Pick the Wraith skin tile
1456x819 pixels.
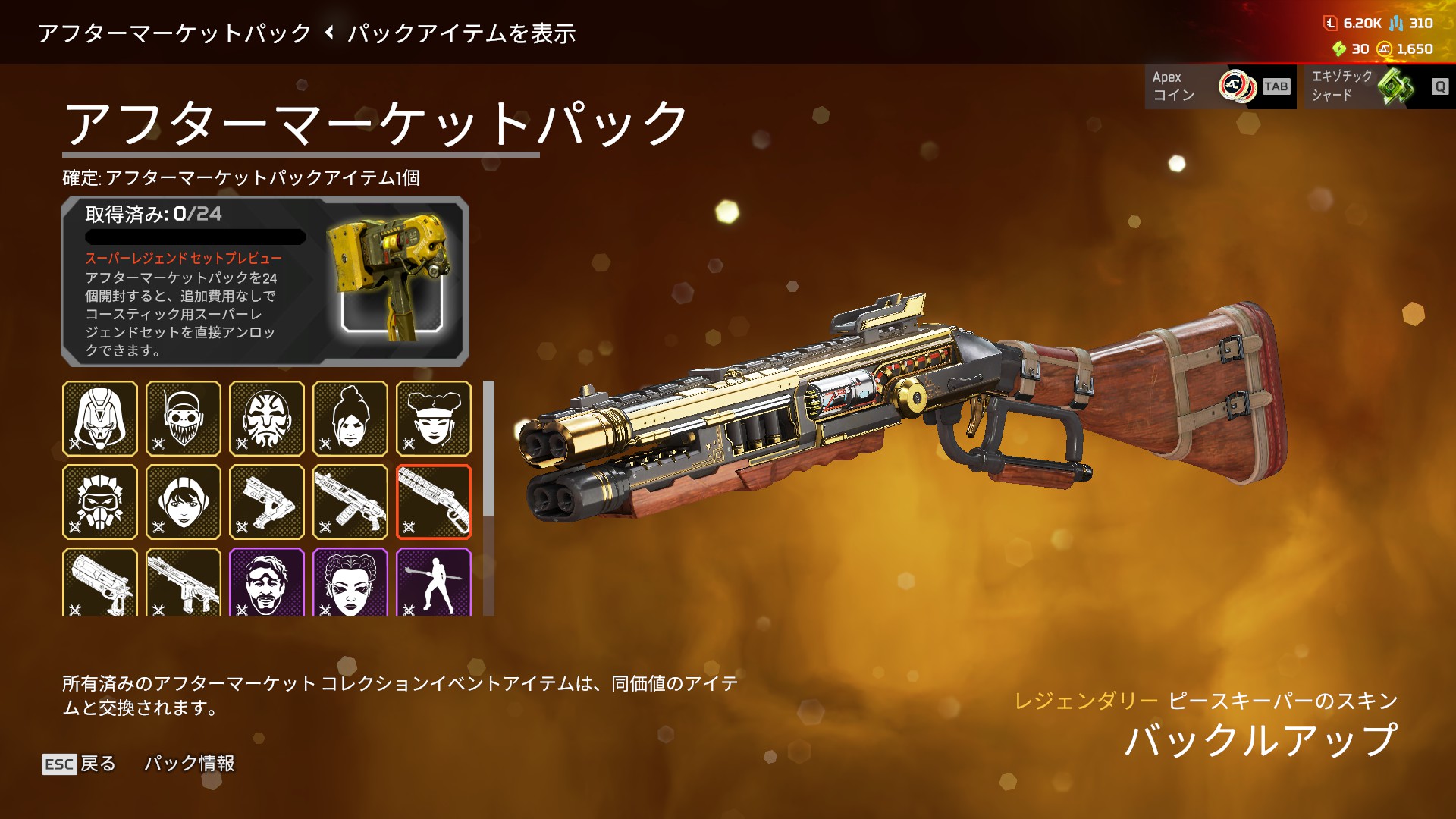(350, 419)
